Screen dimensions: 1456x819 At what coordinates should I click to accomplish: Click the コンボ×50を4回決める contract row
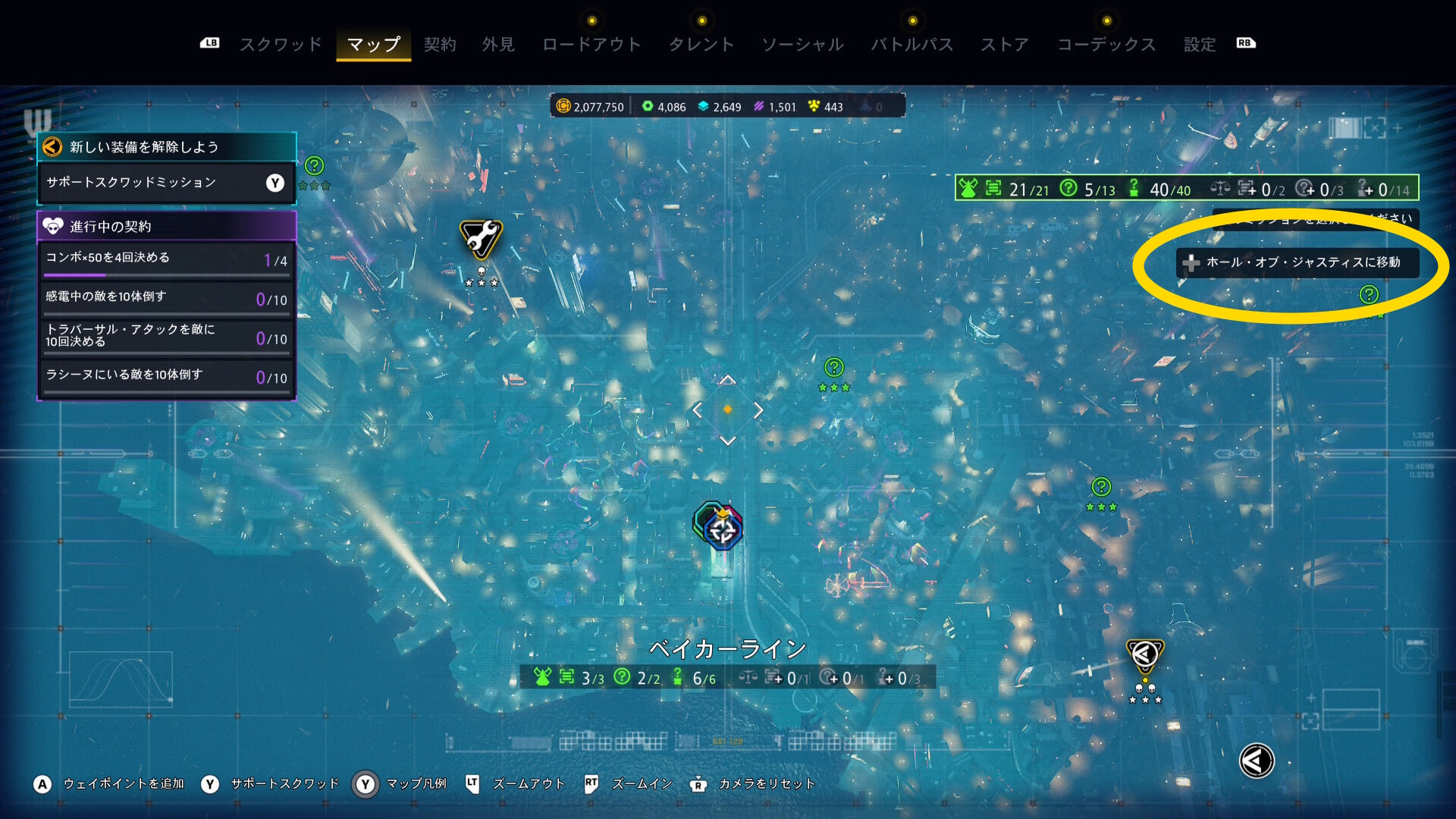click(166, 259)
